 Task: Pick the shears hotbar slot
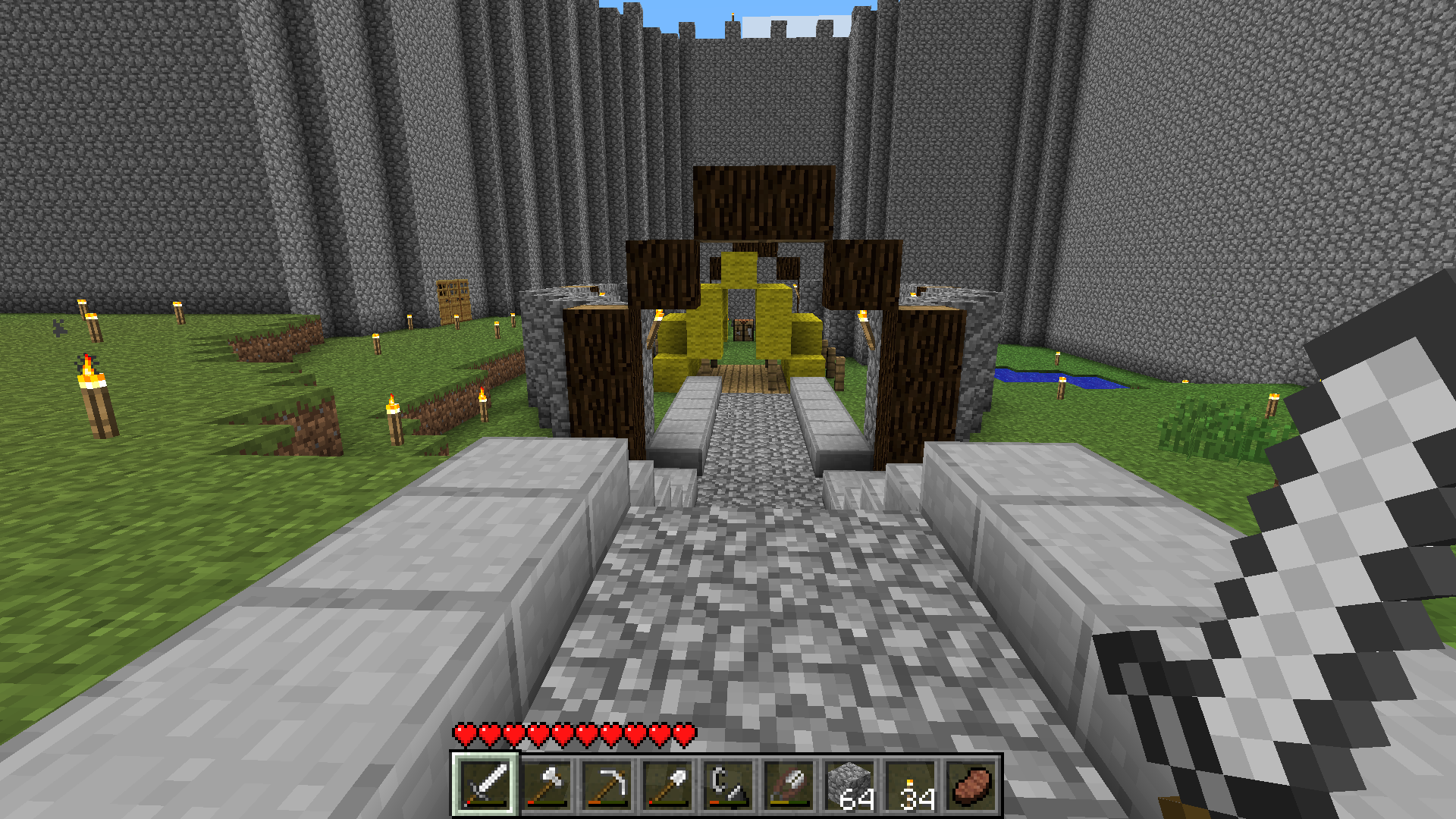(789, 785)
